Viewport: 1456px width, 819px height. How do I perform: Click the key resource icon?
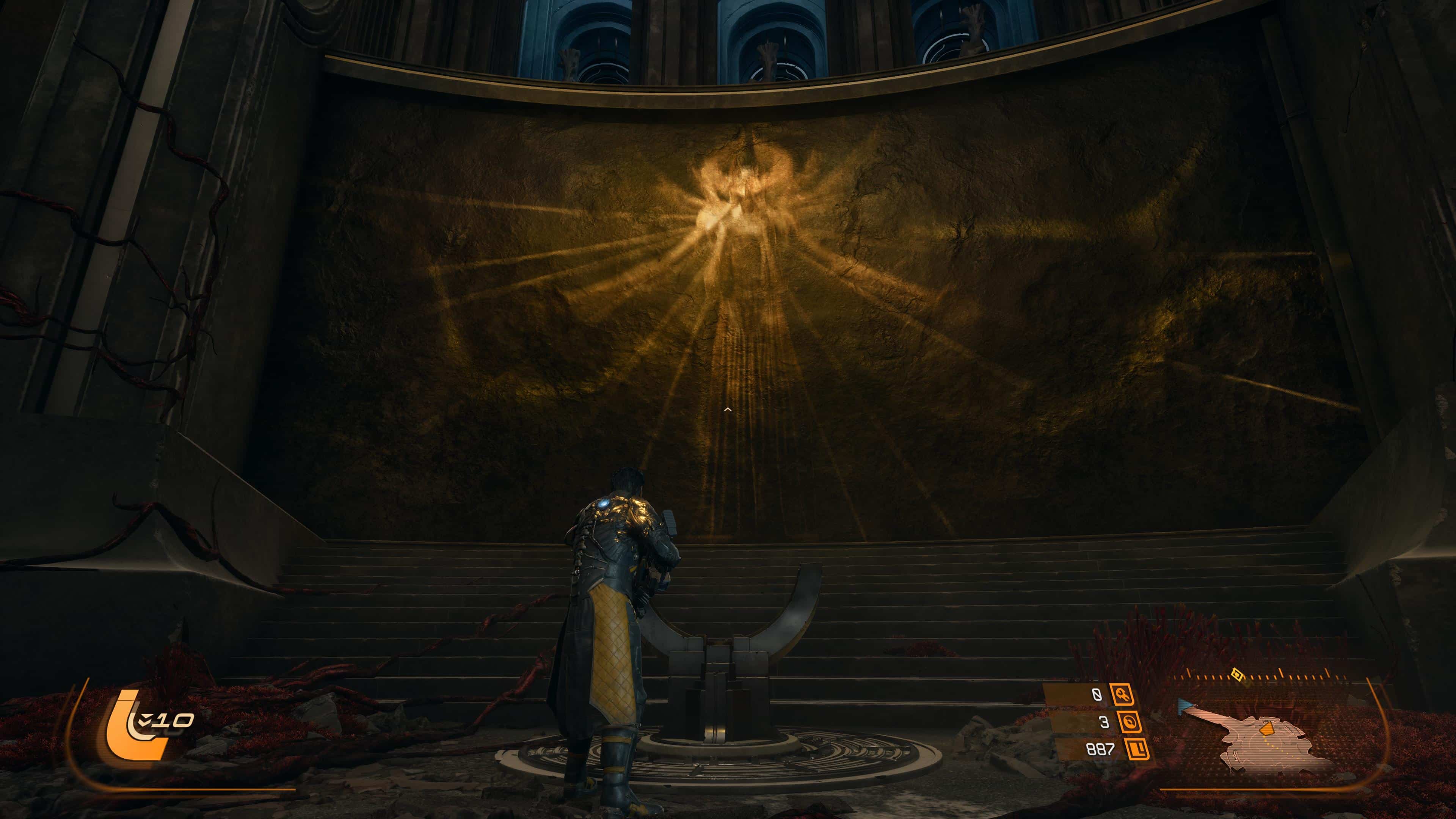pyautogui.click(x=1122, y=694)
